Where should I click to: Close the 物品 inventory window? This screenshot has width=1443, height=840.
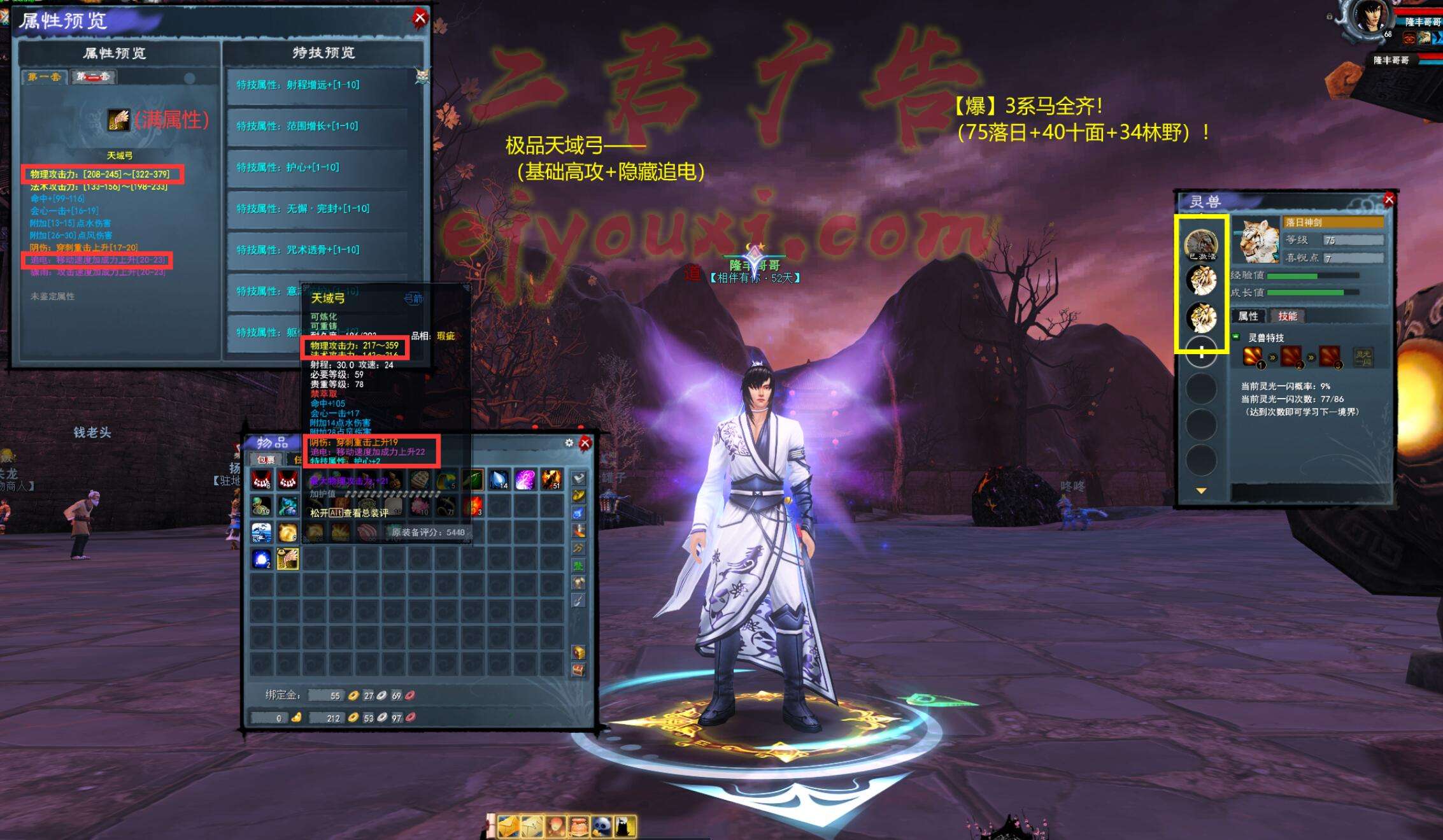[x=585, y=443]
